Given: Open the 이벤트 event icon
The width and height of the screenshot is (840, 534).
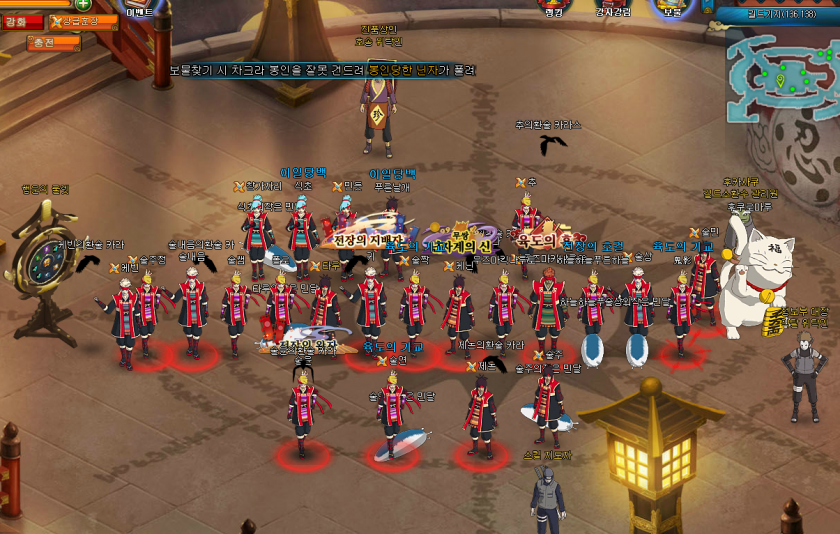Looking at the screenshot, I should (x=142, y=8).
